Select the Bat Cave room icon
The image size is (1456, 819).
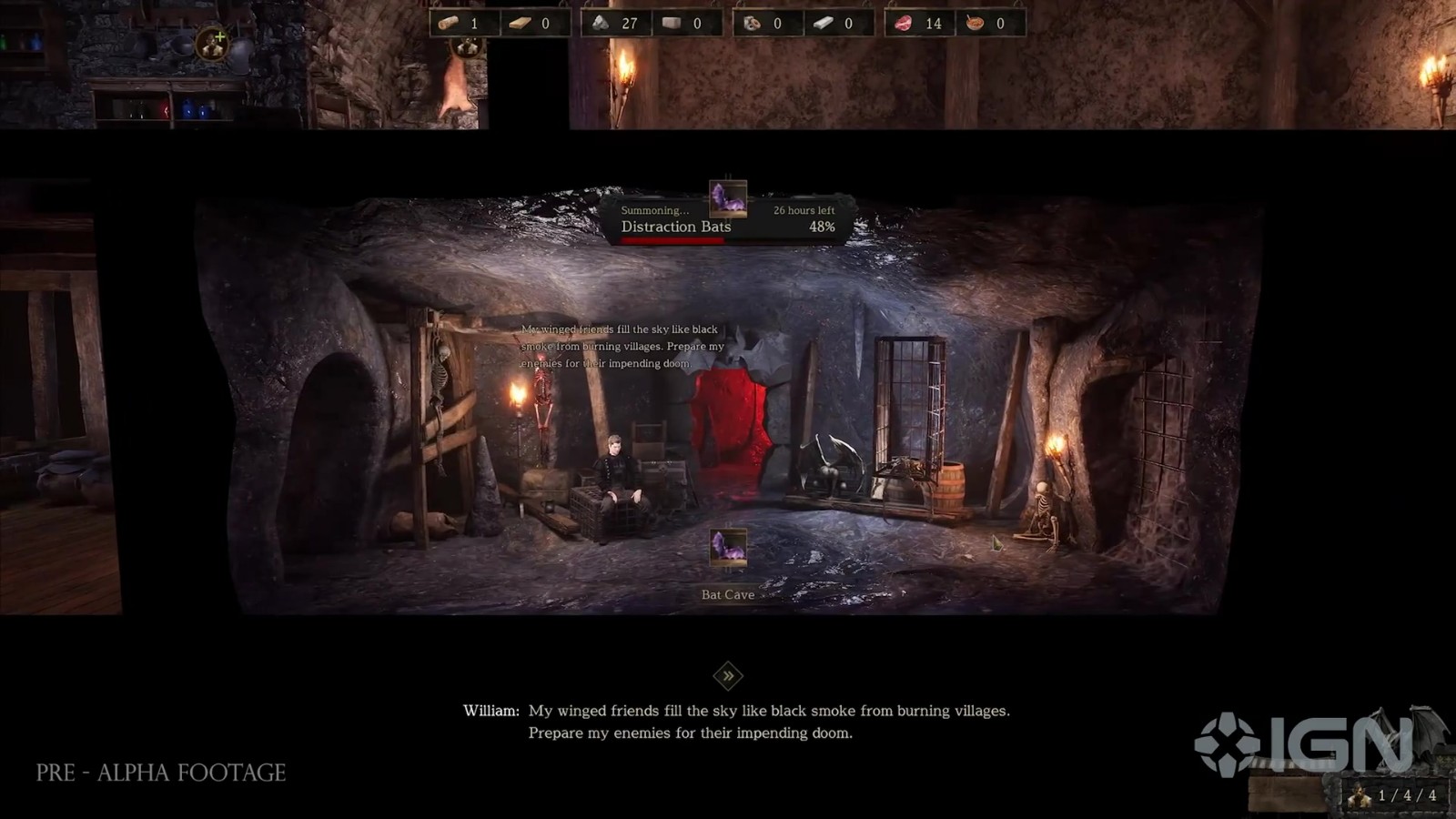728,549
